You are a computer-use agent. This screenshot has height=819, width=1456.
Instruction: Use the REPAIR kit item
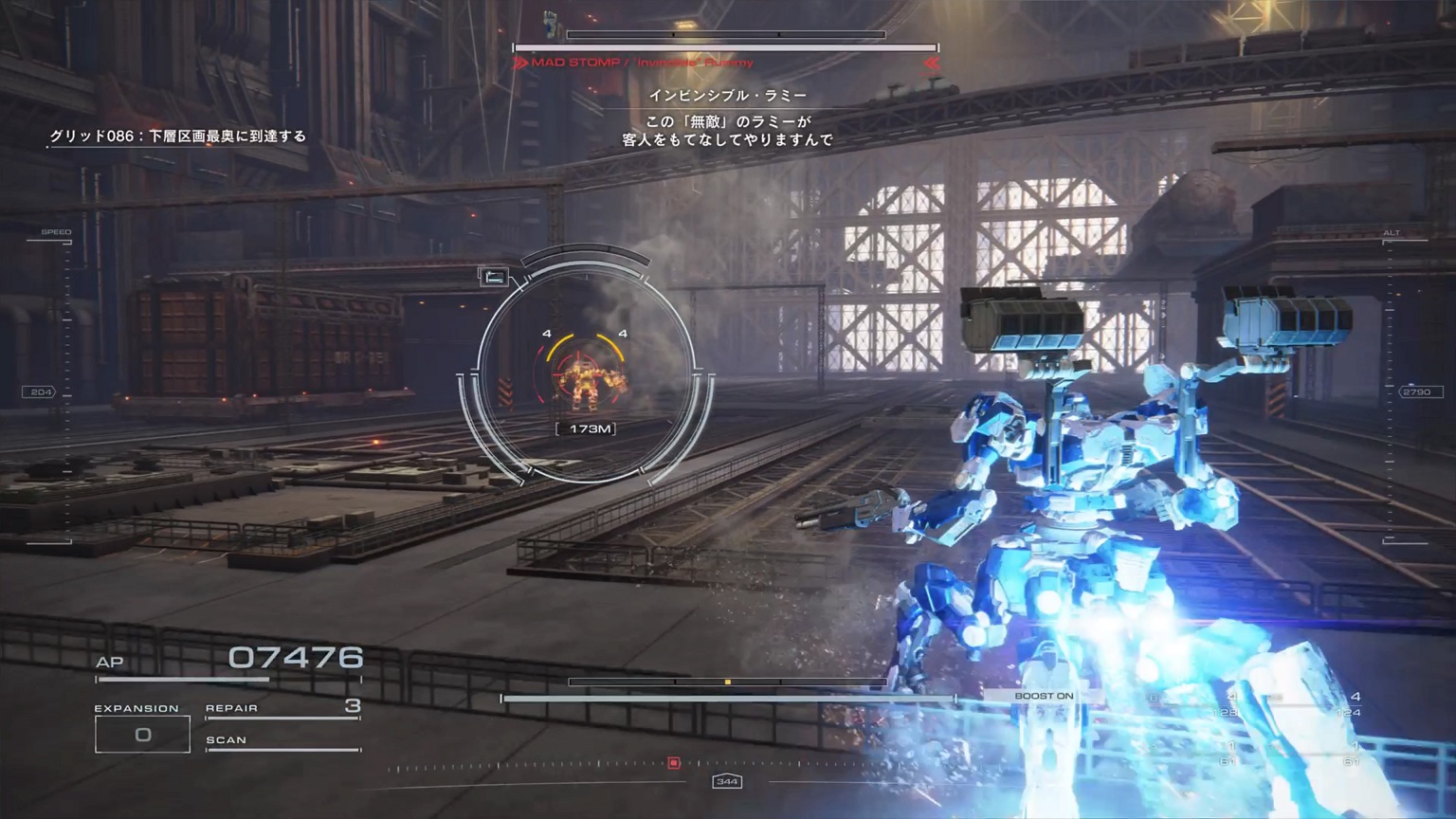point(282,708)
